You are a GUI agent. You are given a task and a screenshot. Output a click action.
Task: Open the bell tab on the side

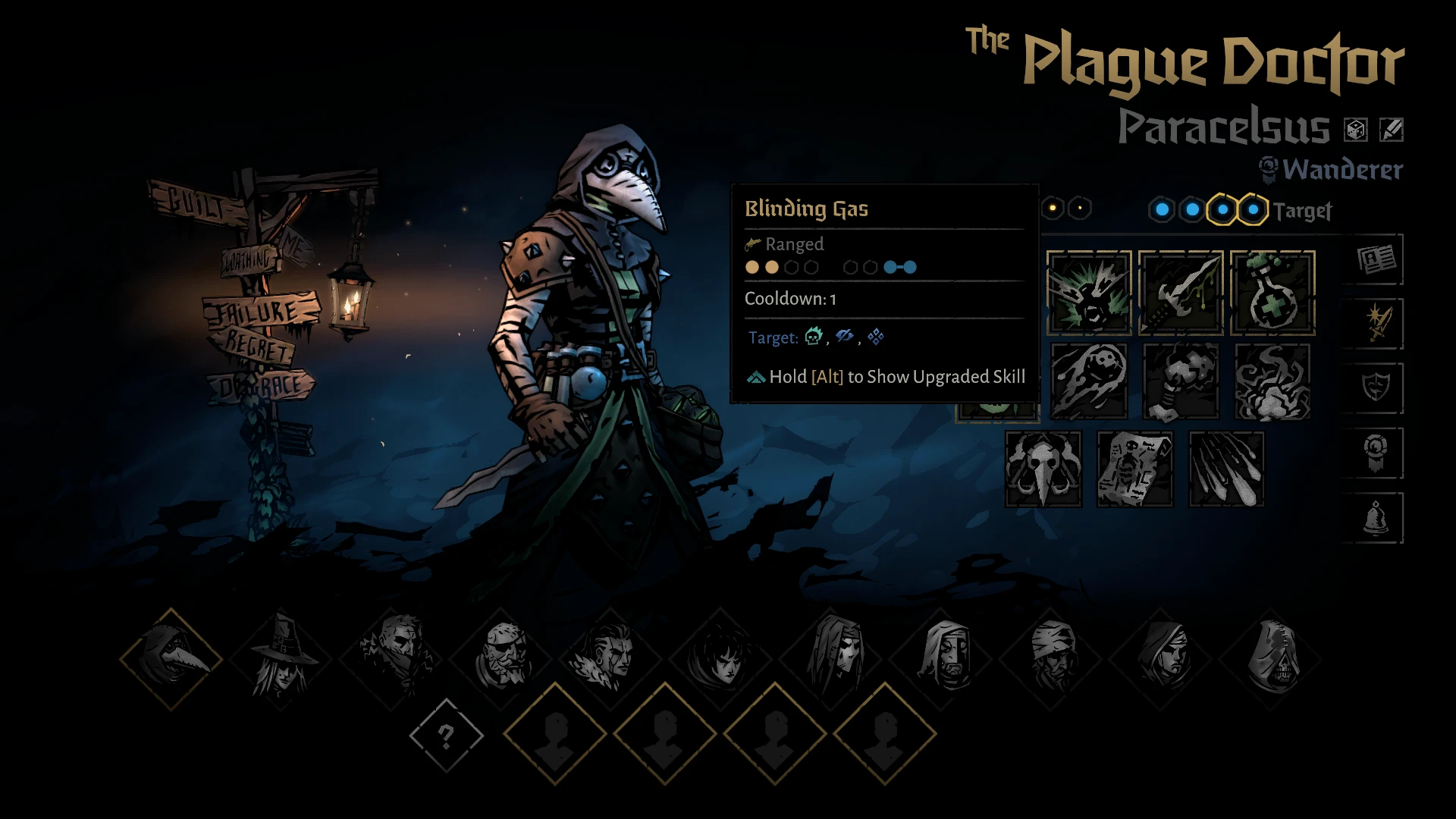tap(1376, 519)
